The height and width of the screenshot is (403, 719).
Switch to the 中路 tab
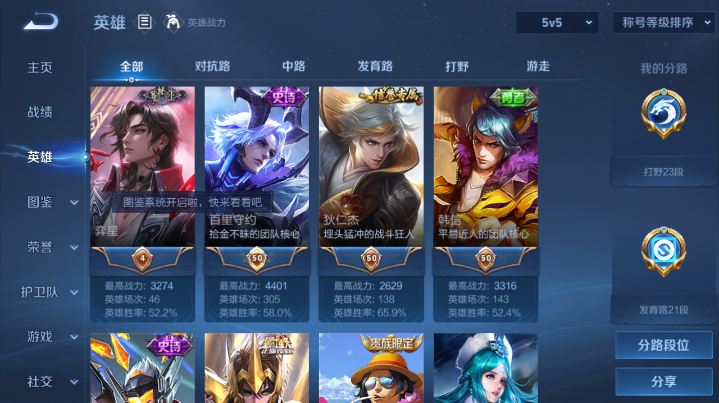[293, 66]
